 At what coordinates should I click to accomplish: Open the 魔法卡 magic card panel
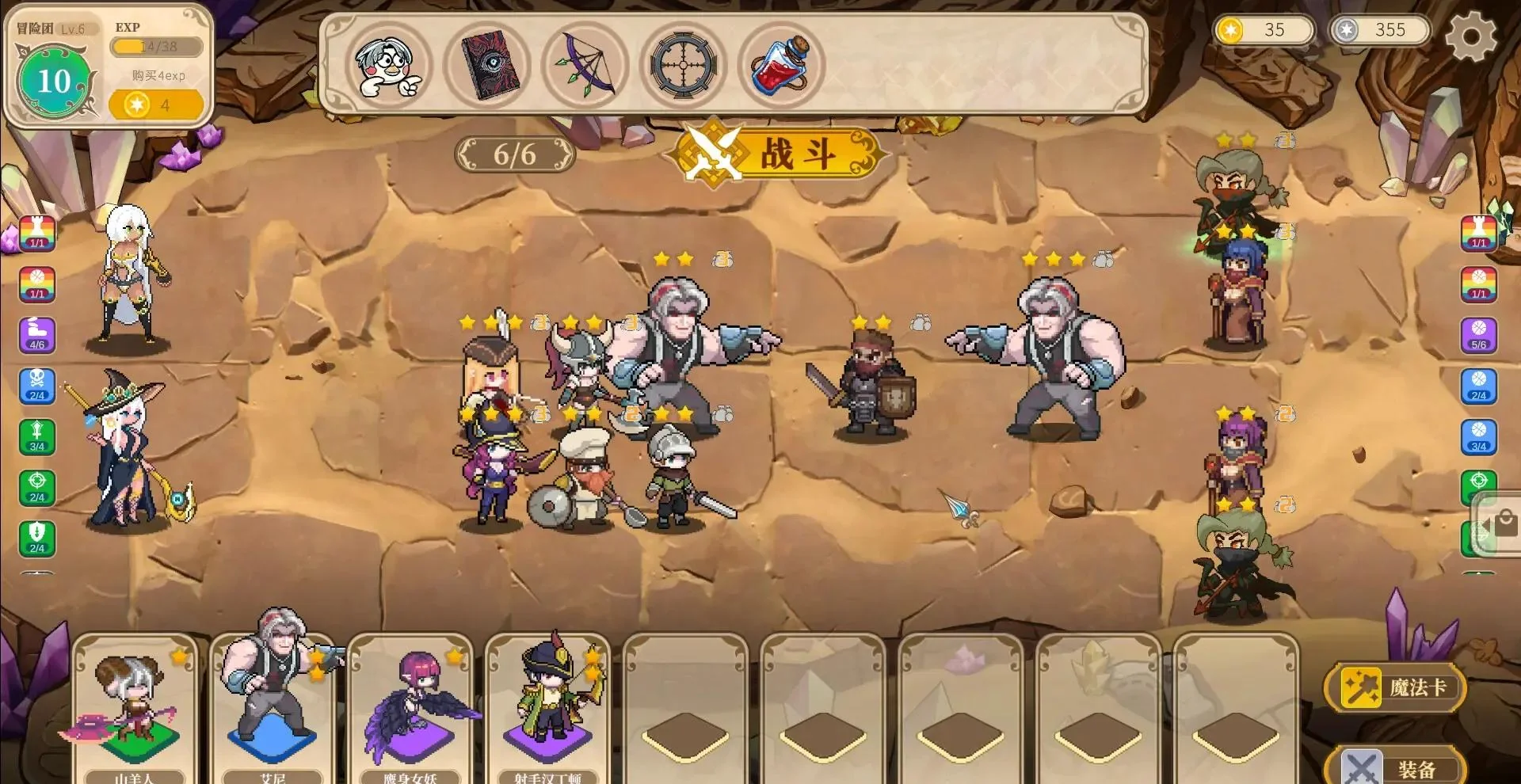(x=1395, y=687)
